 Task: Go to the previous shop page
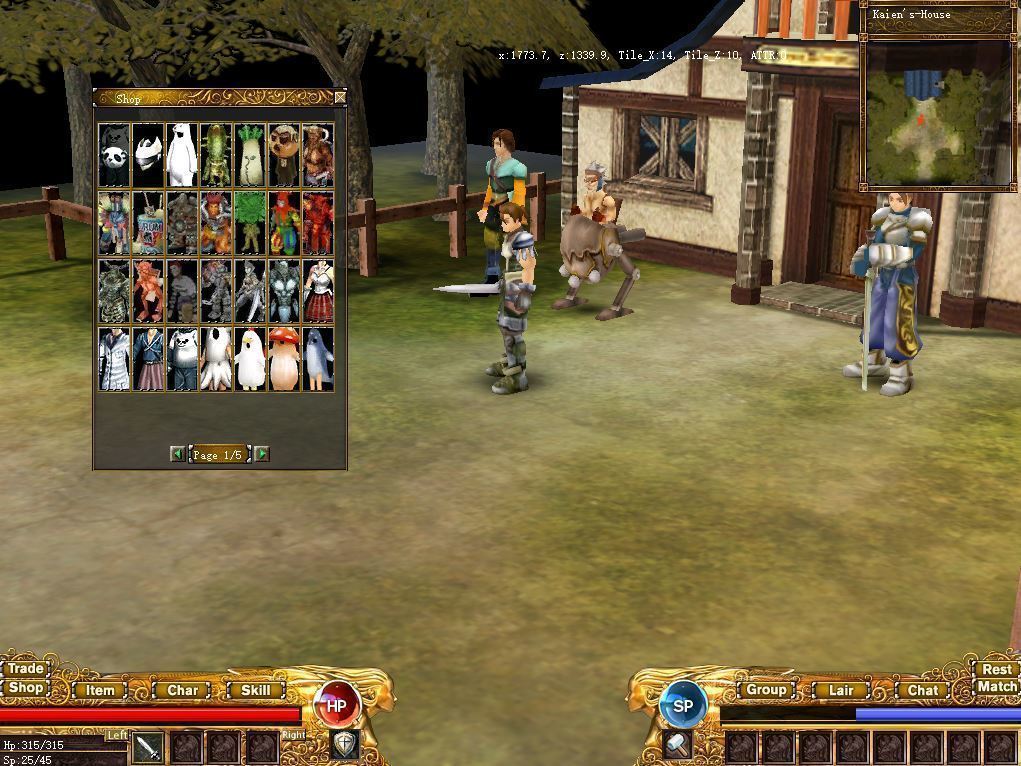point(177,454)
